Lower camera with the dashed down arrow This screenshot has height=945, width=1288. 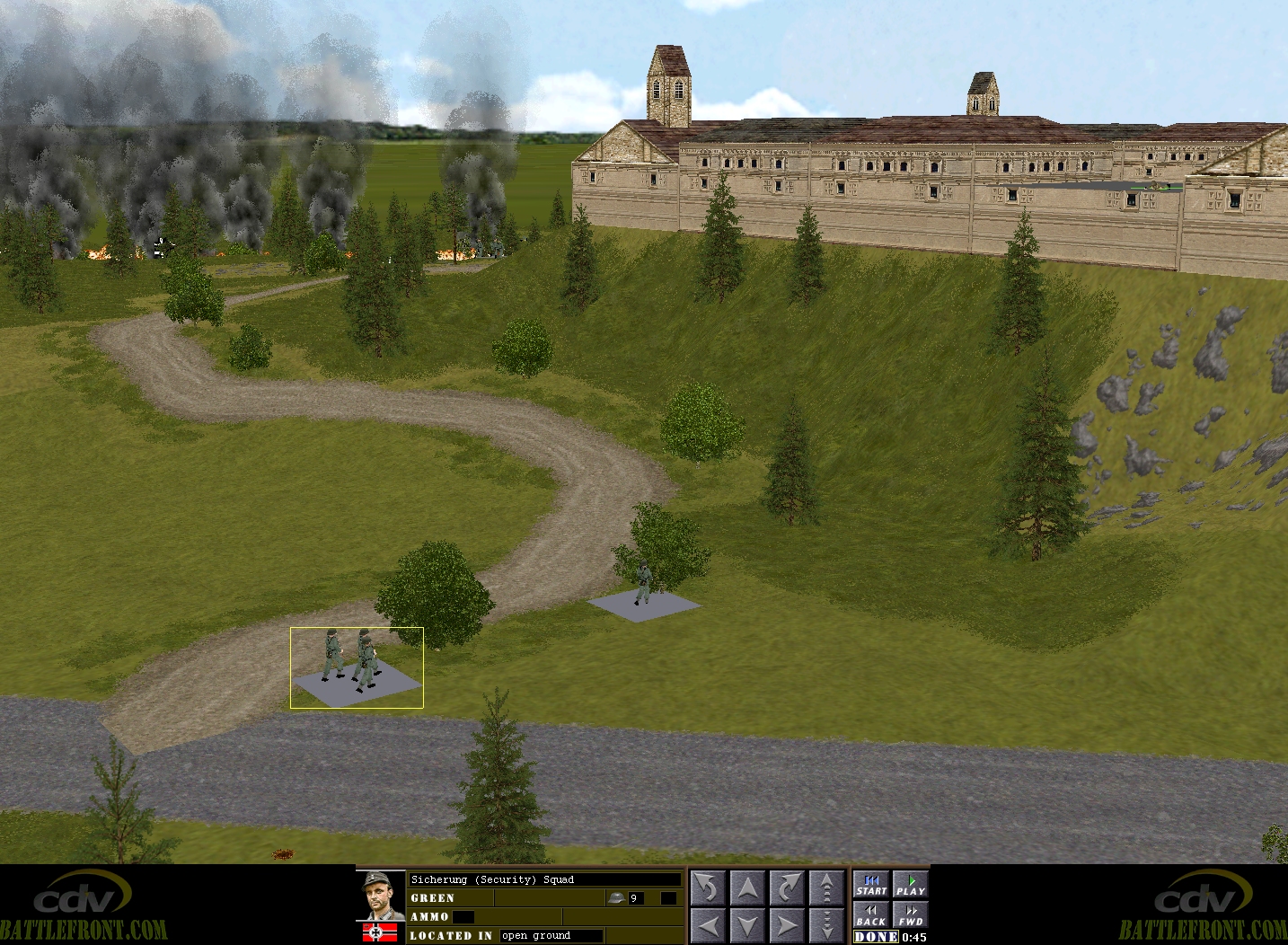(826, 925)
